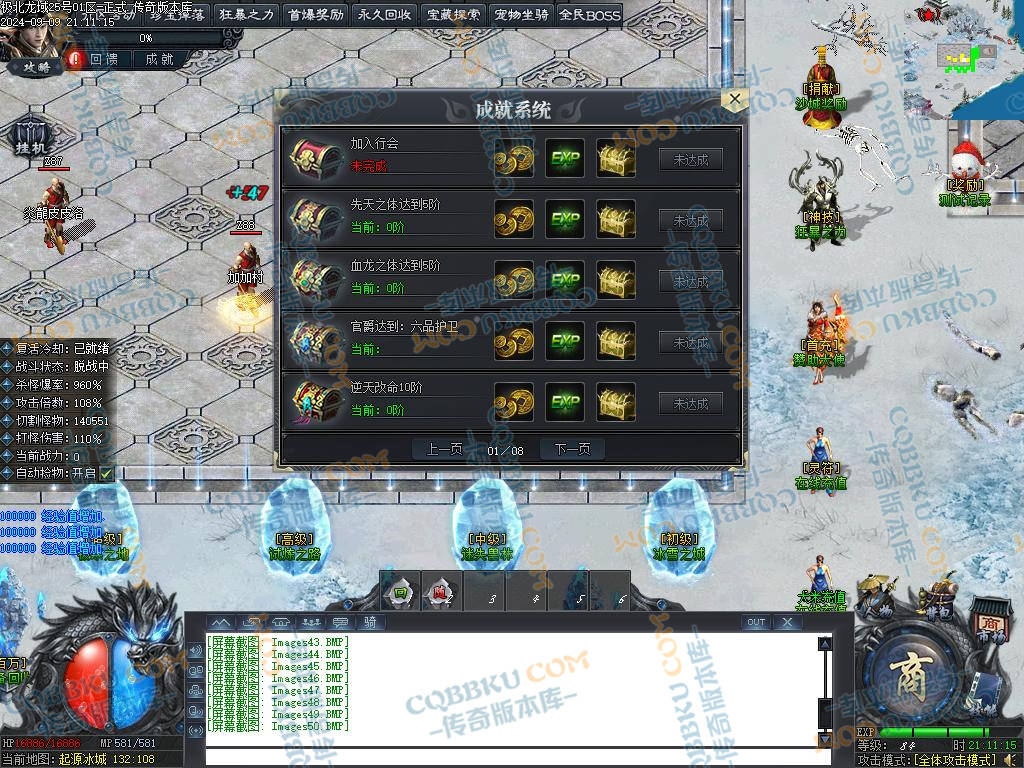Open the 全民BOSS menu
The height and width of the screenshot is (768, 1024).
pos(590,14)
